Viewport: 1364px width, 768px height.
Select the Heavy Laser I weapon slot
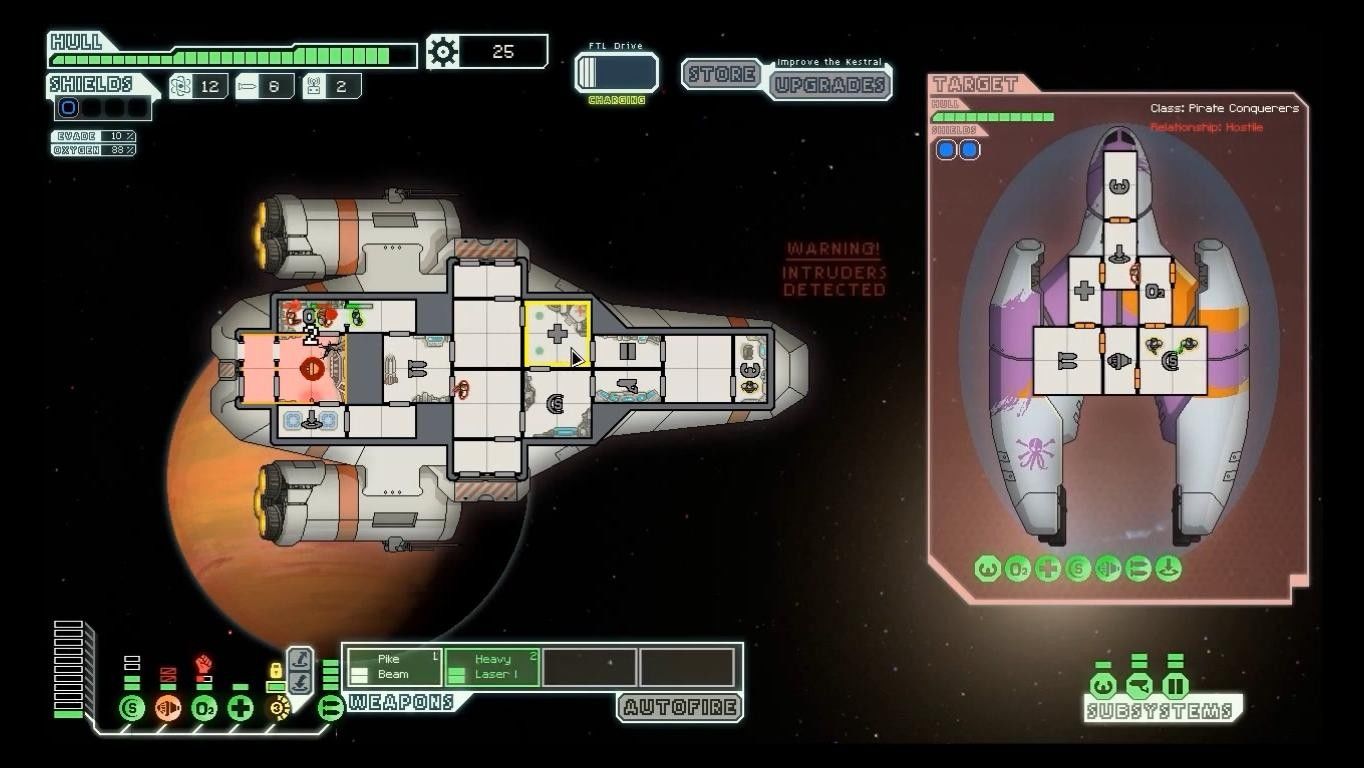[x=493, y=667]
